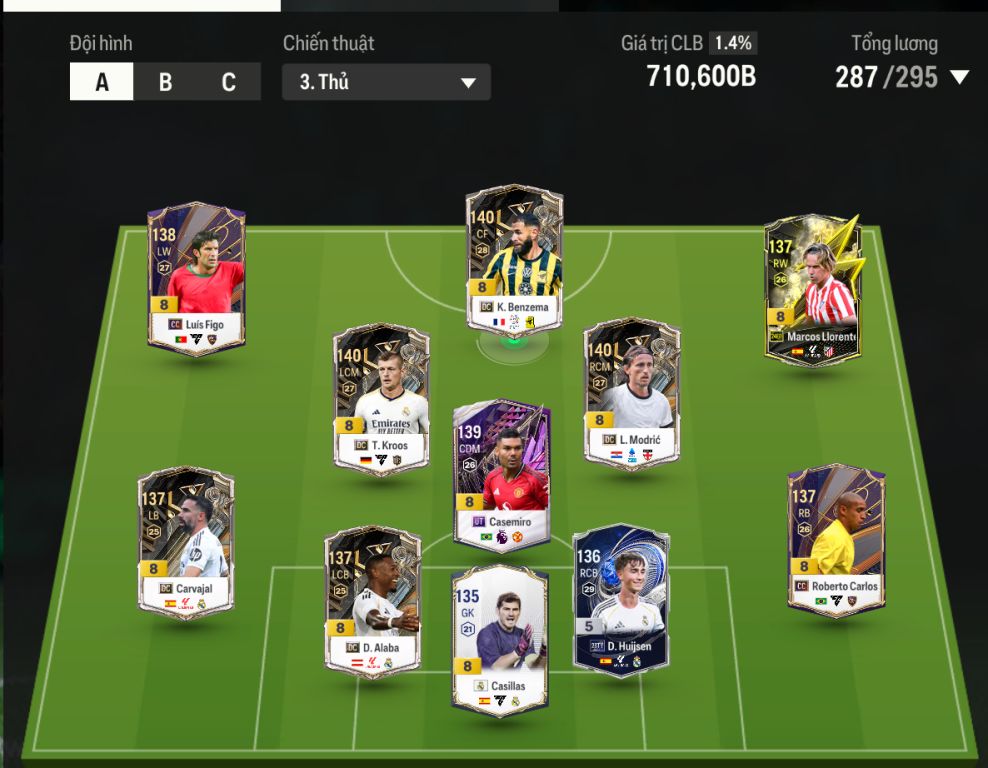Switch to squad tab B
The image size is (988, 768).
point(165,82)
